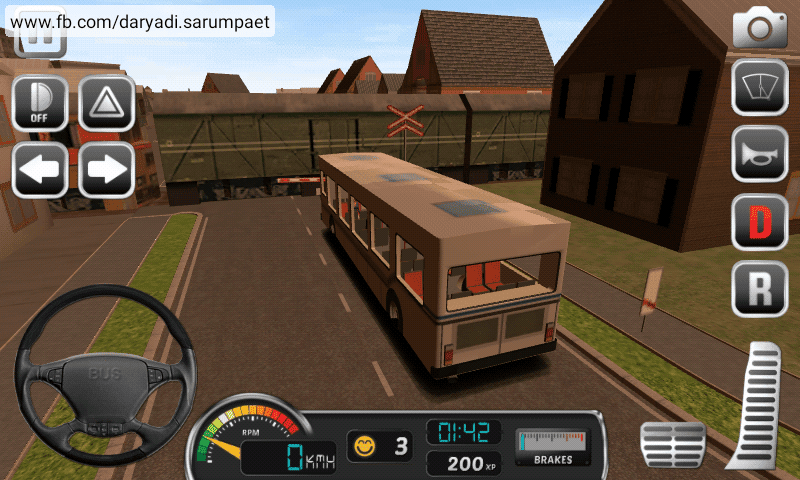Activate the windshield wipers button
800x480 pixels.
tap(760, 87)
